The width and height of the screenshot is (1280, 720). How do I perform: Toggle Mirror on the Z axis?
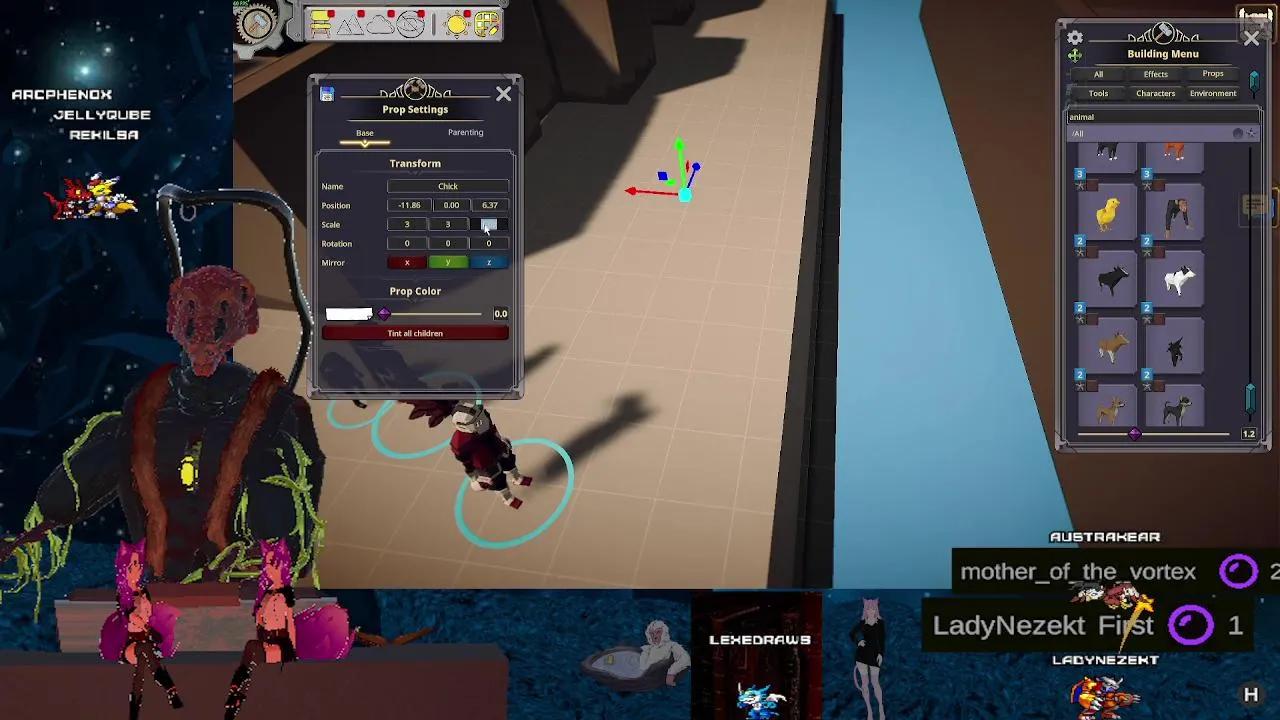click(487, 262)
